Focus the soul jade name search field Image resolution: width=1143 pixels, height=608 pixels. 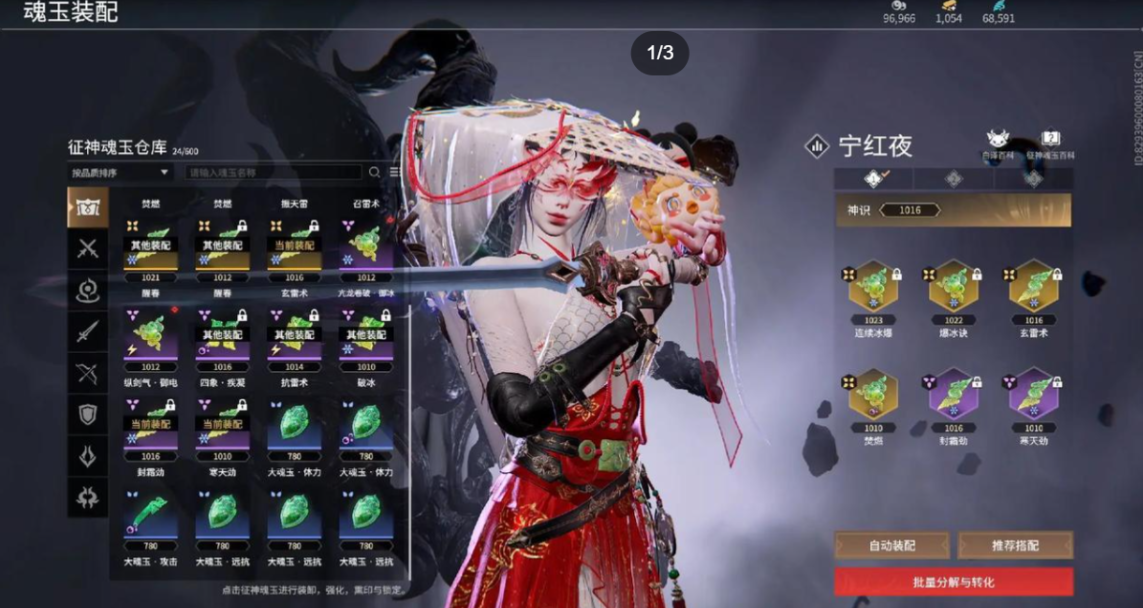(x=272, y=172)
